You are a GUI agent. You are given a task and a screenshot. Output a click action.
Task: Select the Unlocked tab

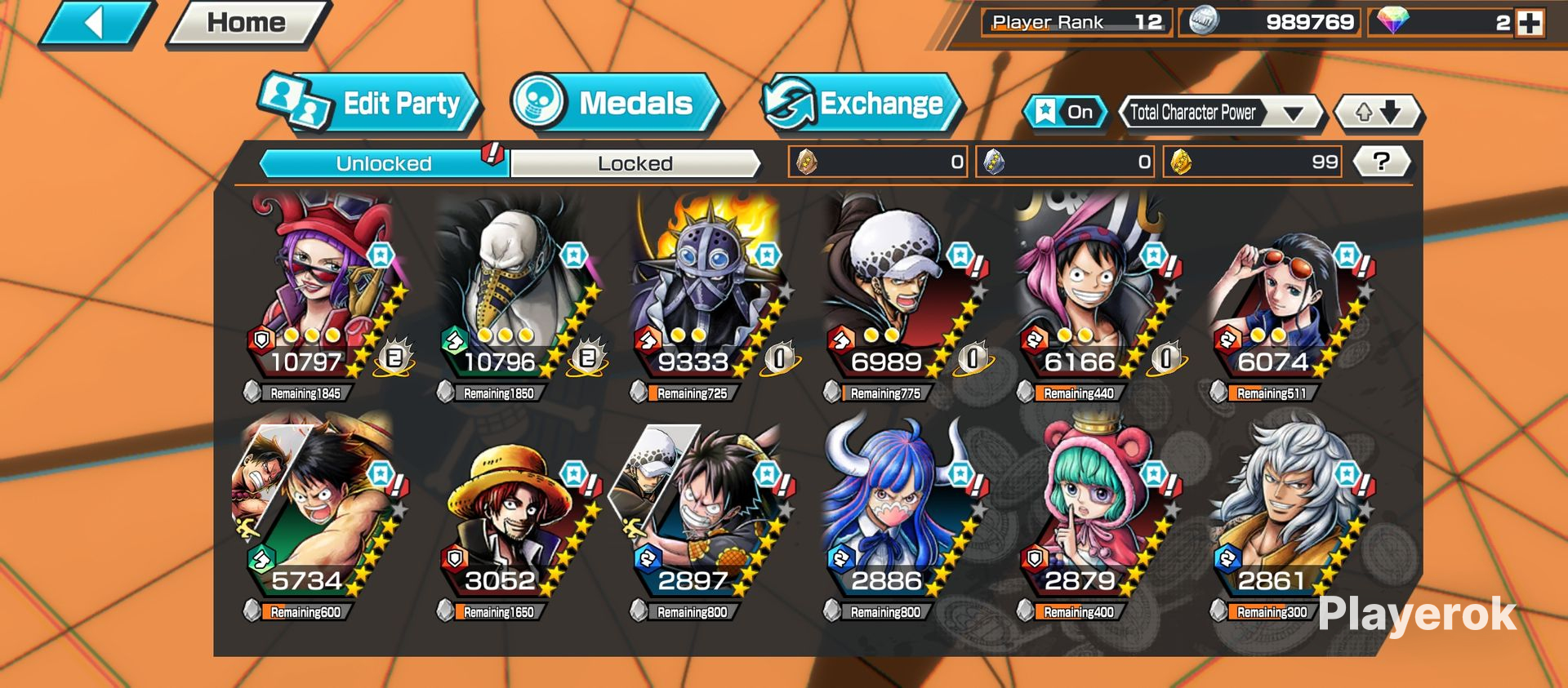coord(383,163)
